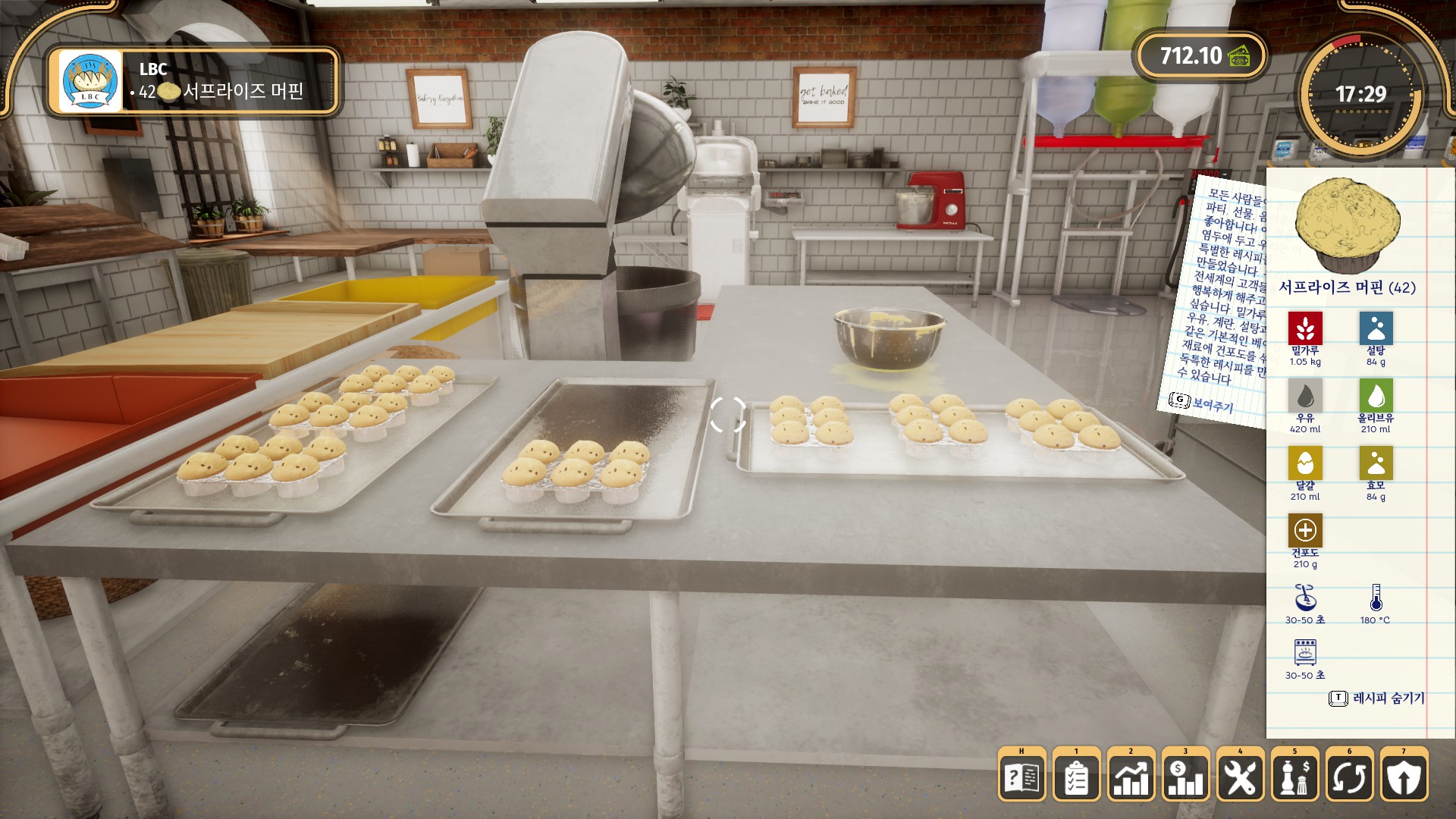1456x819 pixels.
Task: Select the sugar (설탕) ingredient icon
Action: point(1376,328)
